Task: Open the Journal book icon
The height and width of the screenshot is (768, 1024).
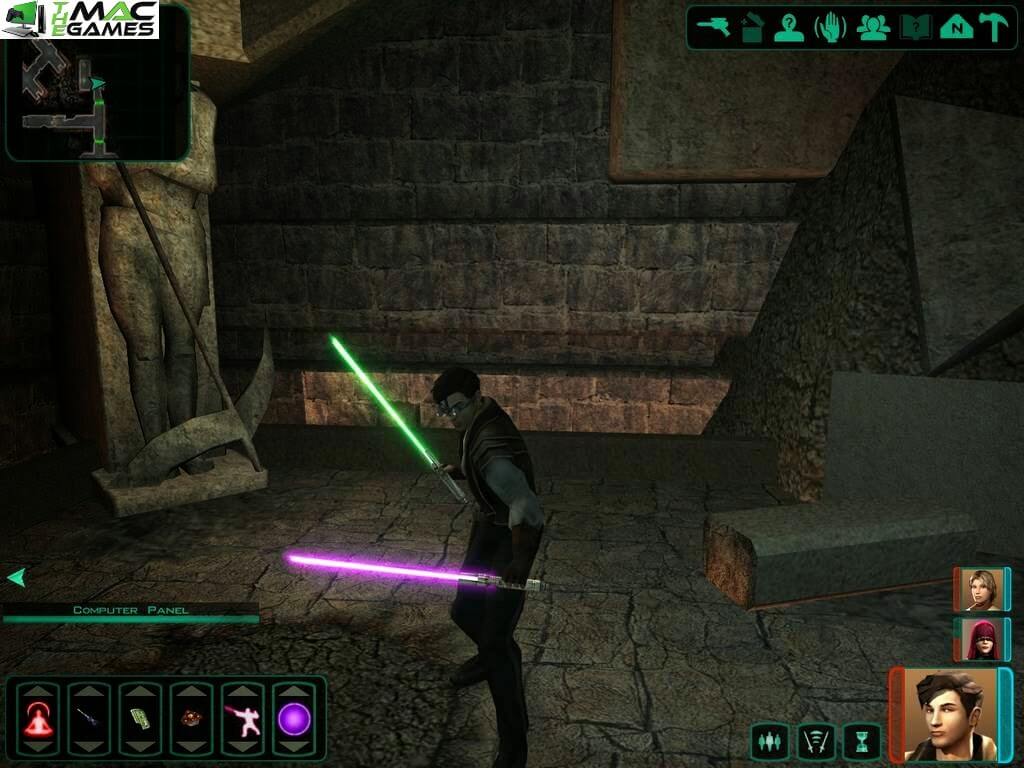Action: 915,27
